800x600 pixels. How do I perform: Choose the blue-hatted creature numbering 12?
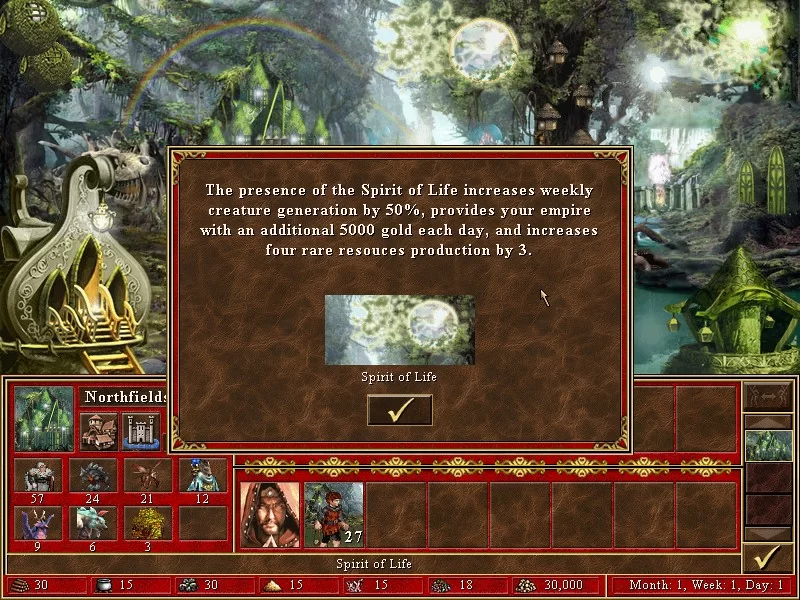click(201, 477)
